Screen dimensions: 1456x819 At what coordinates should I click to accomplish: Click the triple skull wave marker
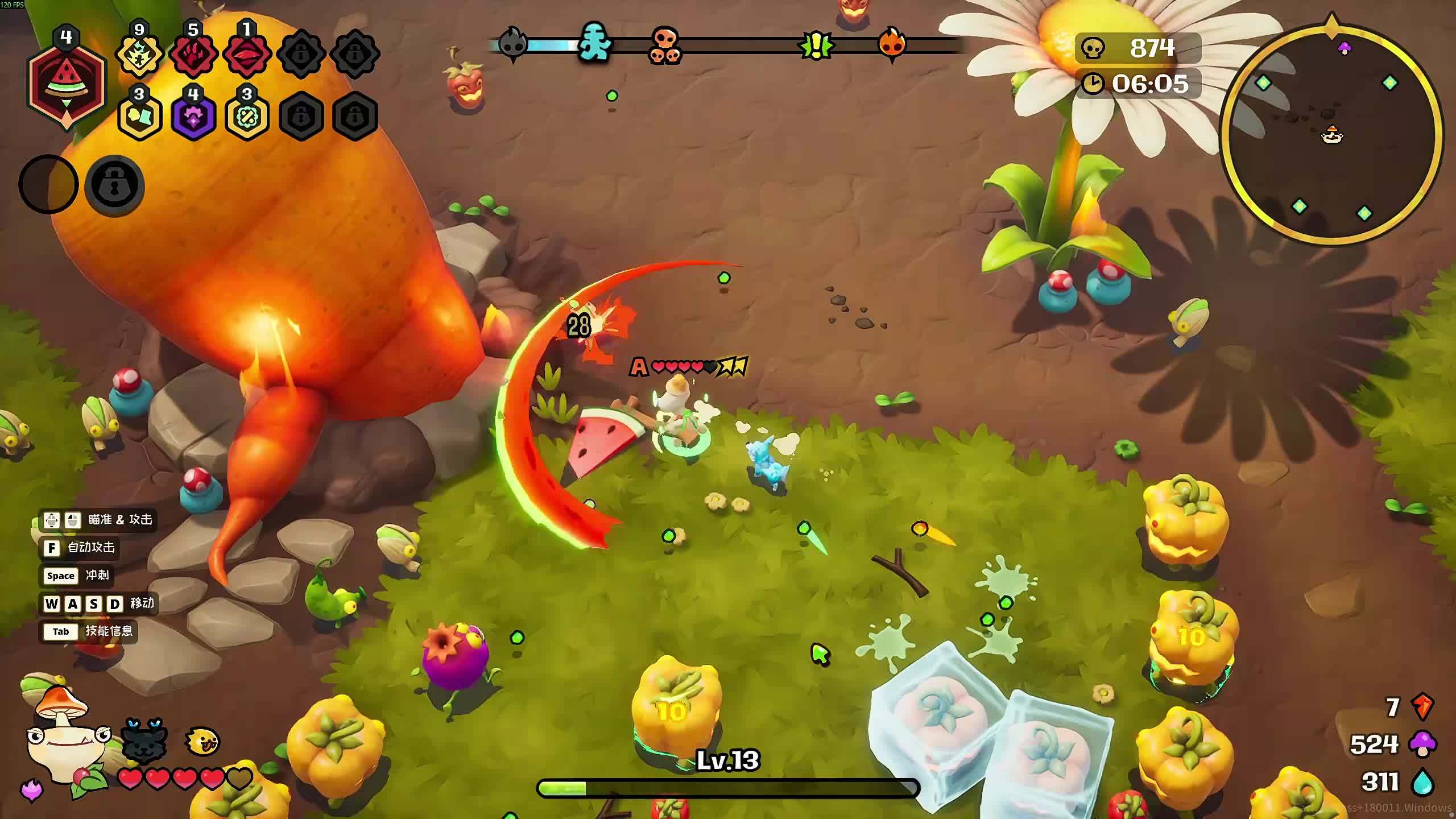[665, 44]
